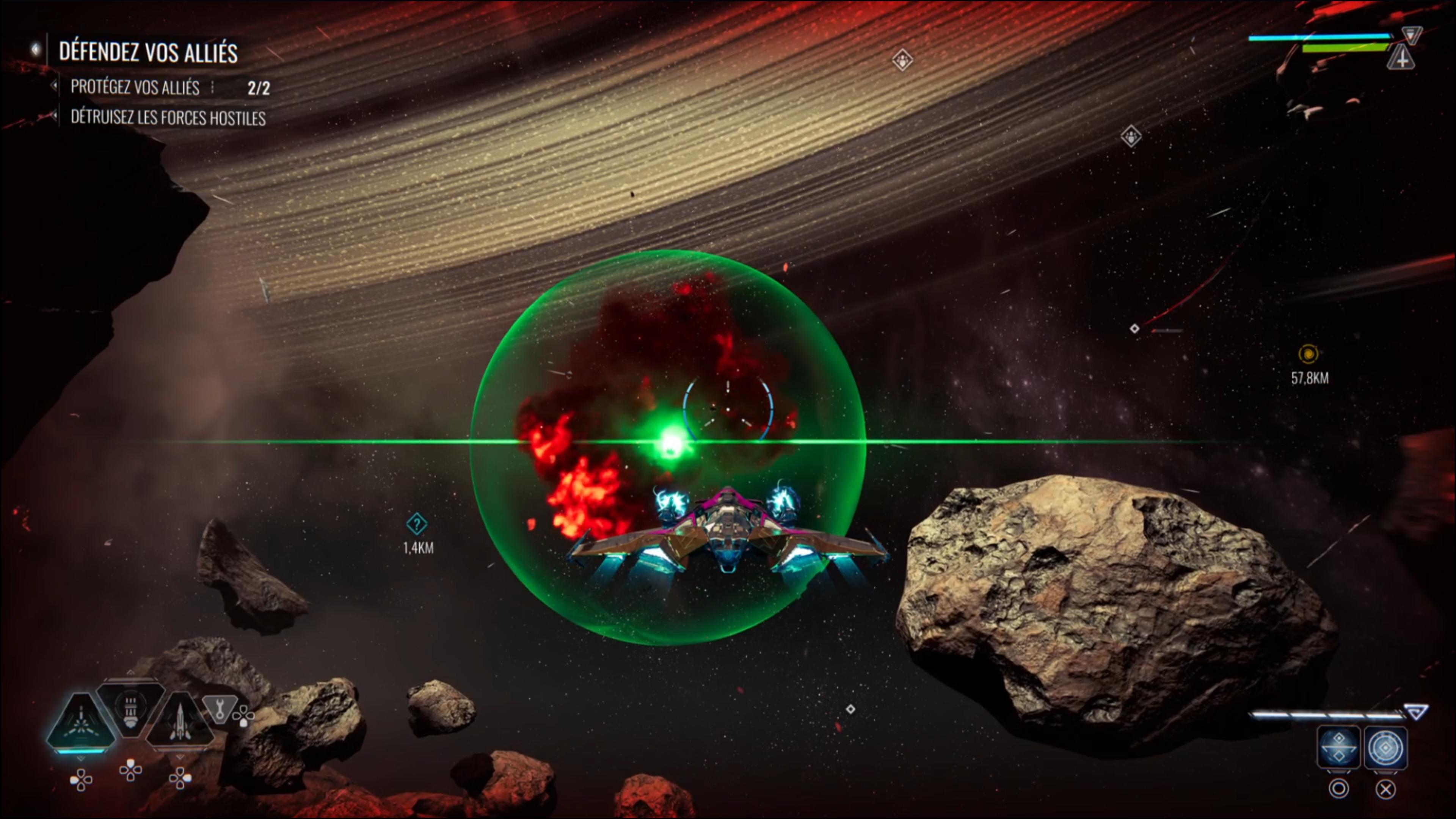This screenshot has width=1456, height=819.
Task: Select the missile secondary weapon slot
Action: tap(180, 720)
